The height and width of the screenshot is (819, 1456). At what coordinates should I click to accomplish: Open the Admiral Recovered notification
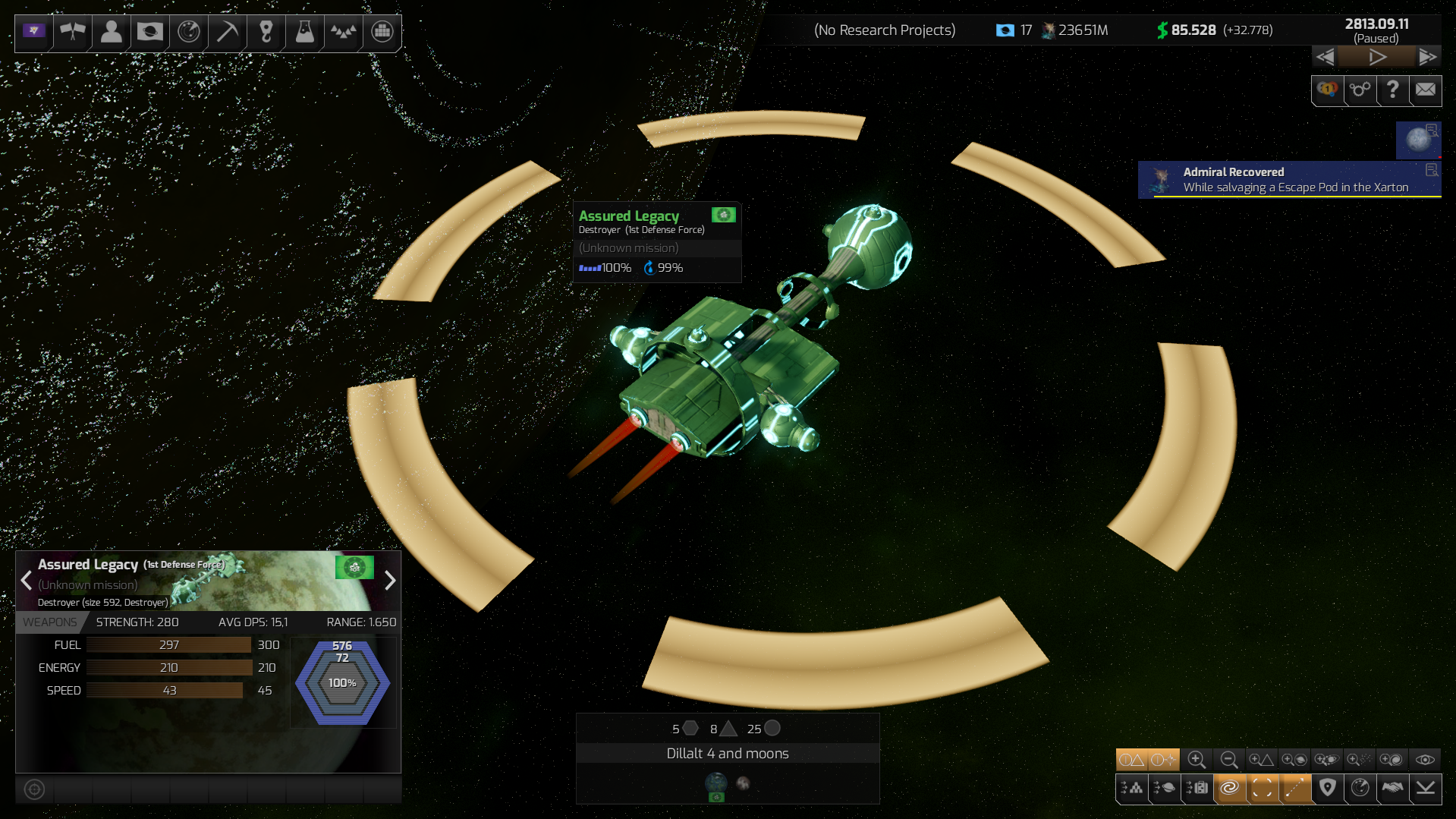pyautogui.click(x=1290, y=179)
